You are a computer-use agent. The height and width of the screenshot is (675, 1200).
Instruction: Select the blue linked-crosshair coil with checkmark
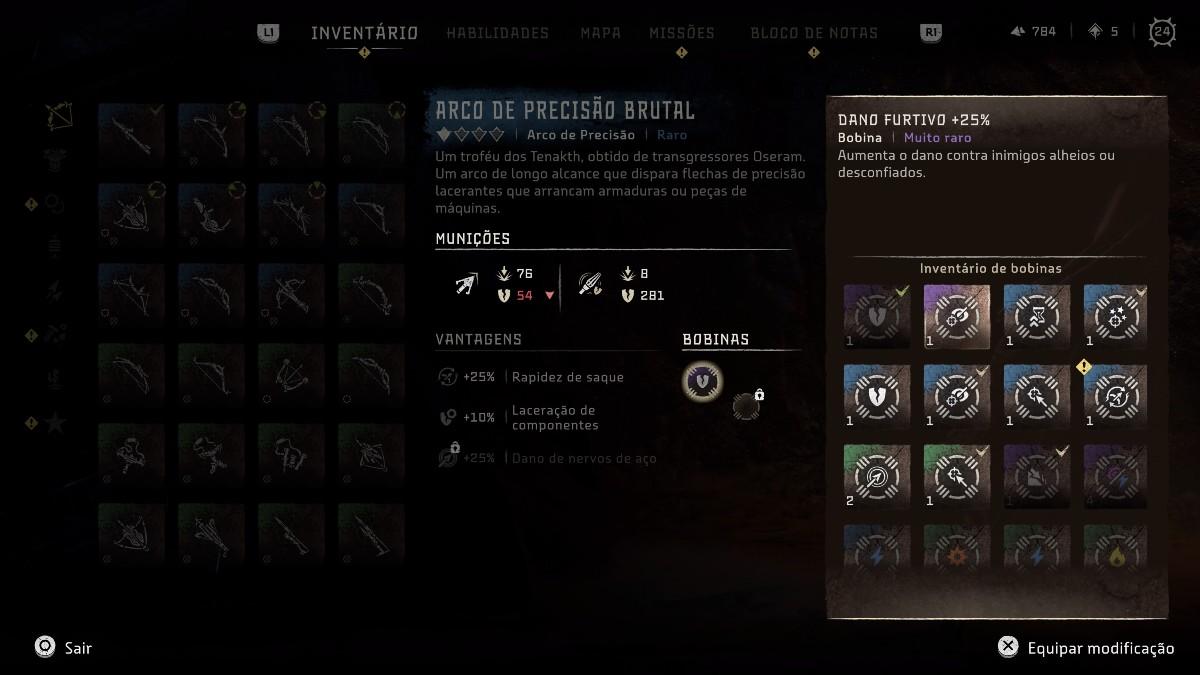(956, 396)
